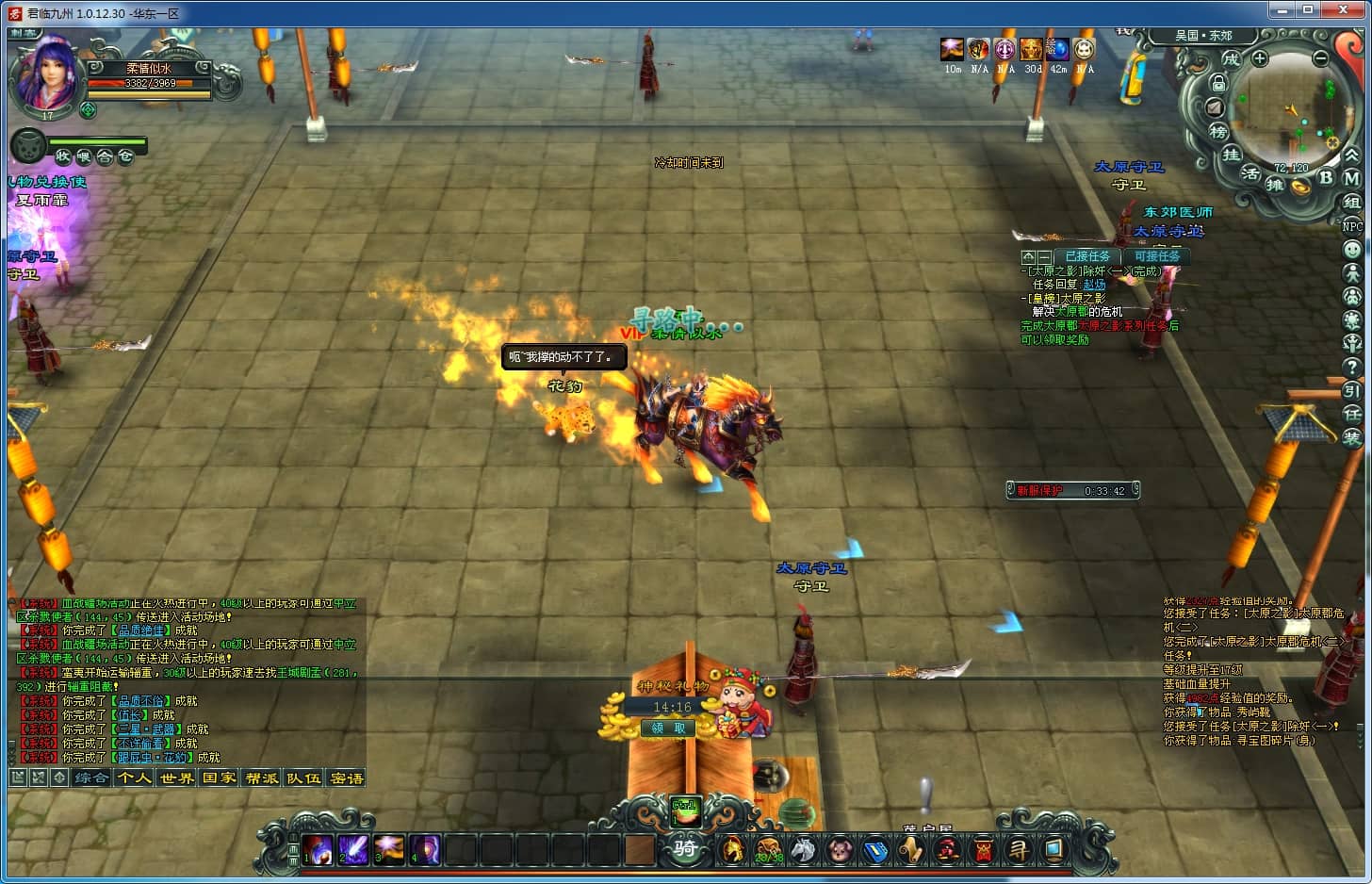The image size is (1372, 884).
Task: Zoom in the minimap with the plus button
Action: 1260,58
